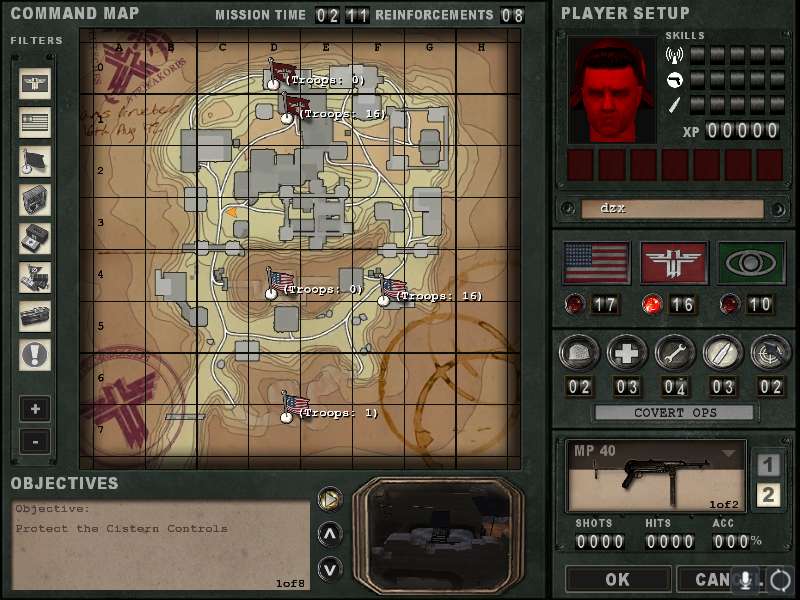This screenshot has height=600, width=800.
Task: Select the Engineer class wrench icon
Action: [x=675, y=352]
